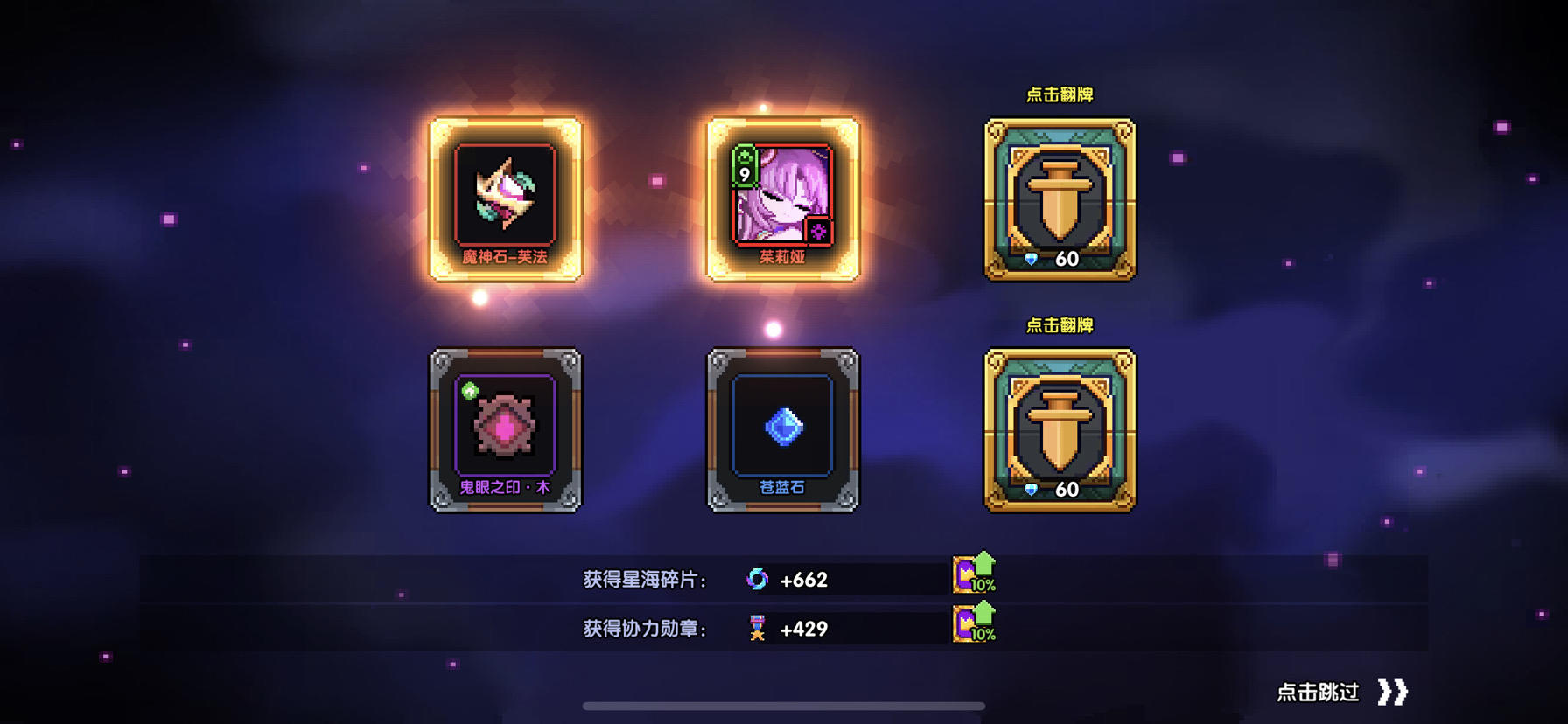This screenshot has height=724, width=1568.
Task: Click the blue diamond icon on top flip card
Action: point(1031,260)
